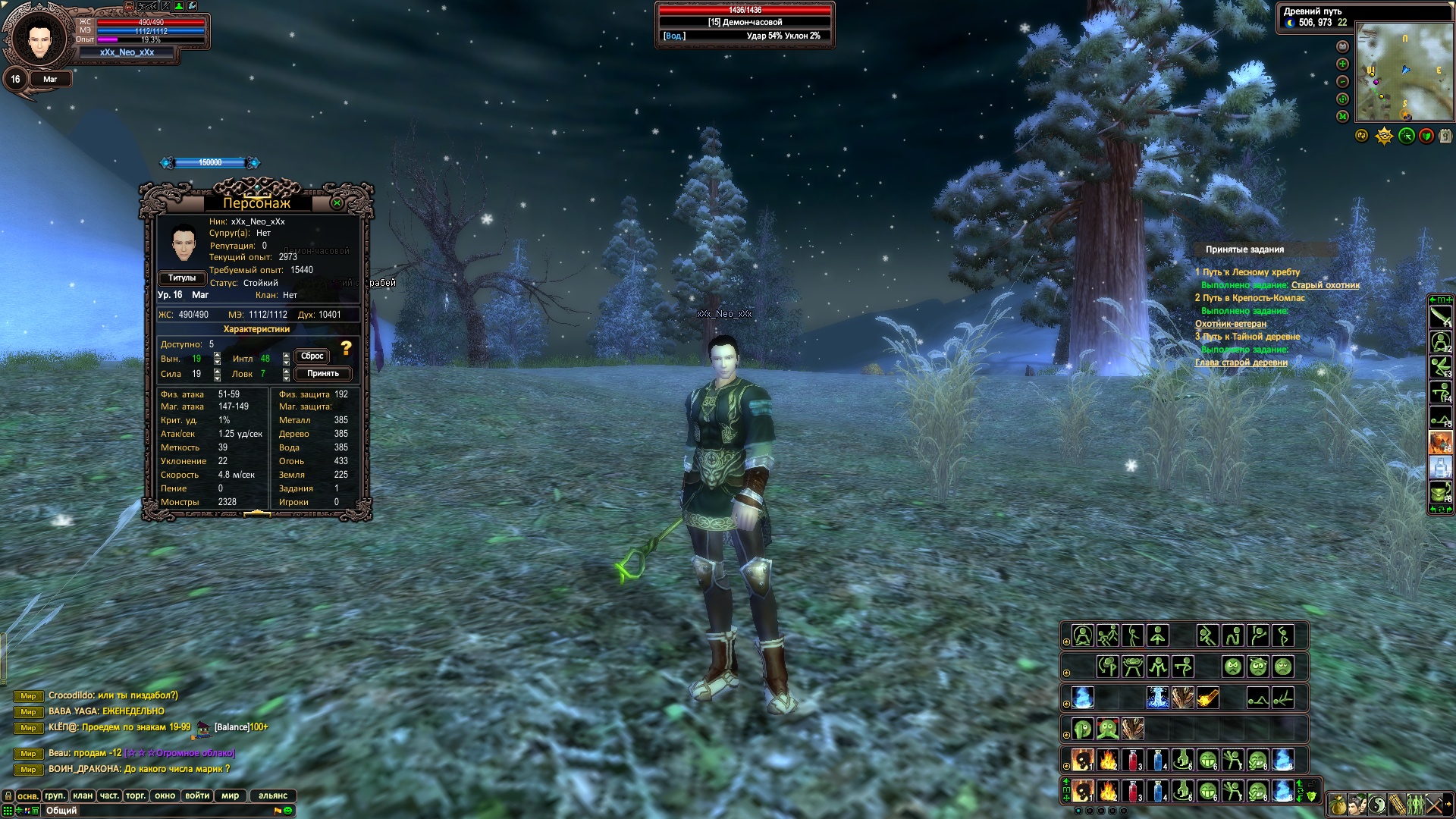Close the Персонаж character window
Screen dimensions: 1456x819
point(337,203)
